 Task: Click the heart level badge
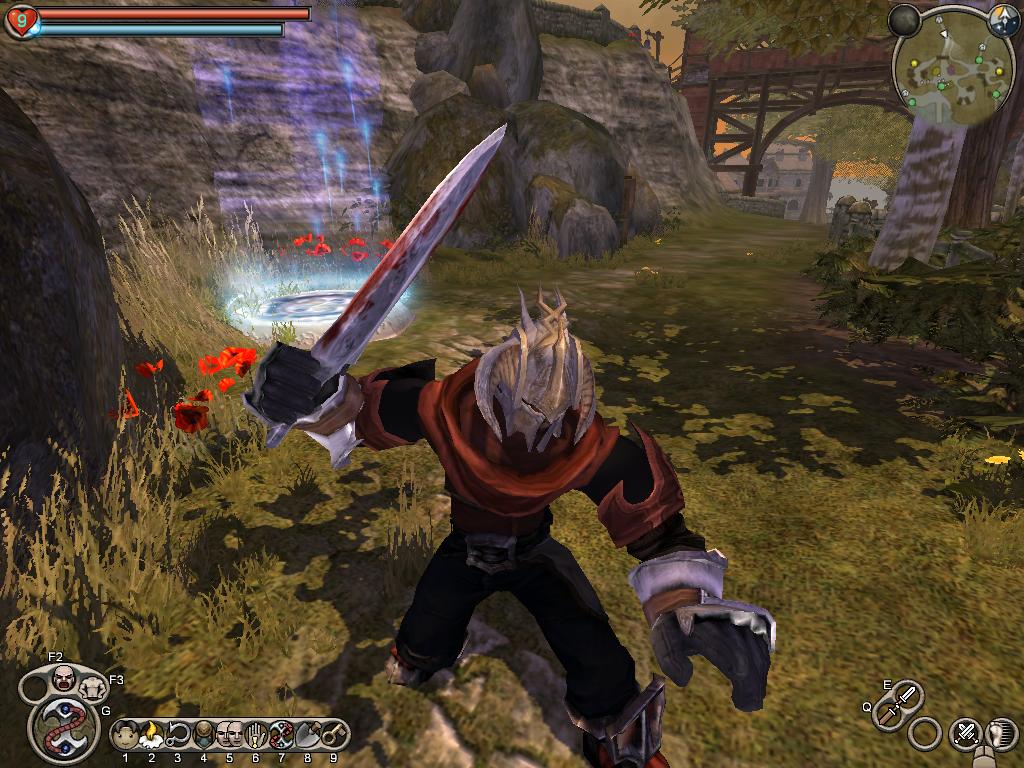click(x=21, y=21)
